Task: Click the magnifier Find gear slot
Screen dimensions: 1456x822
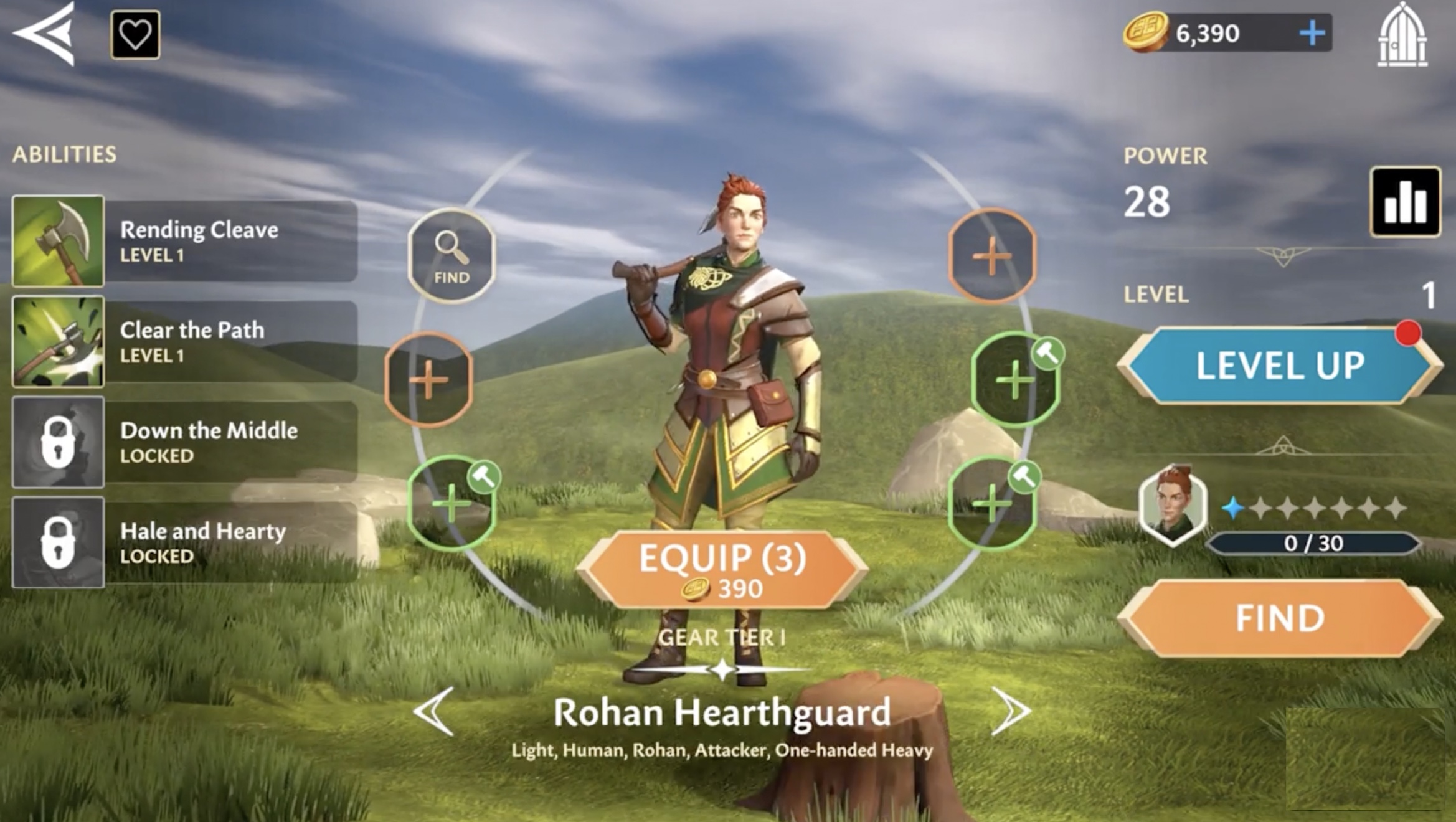Action: (451, 256)
